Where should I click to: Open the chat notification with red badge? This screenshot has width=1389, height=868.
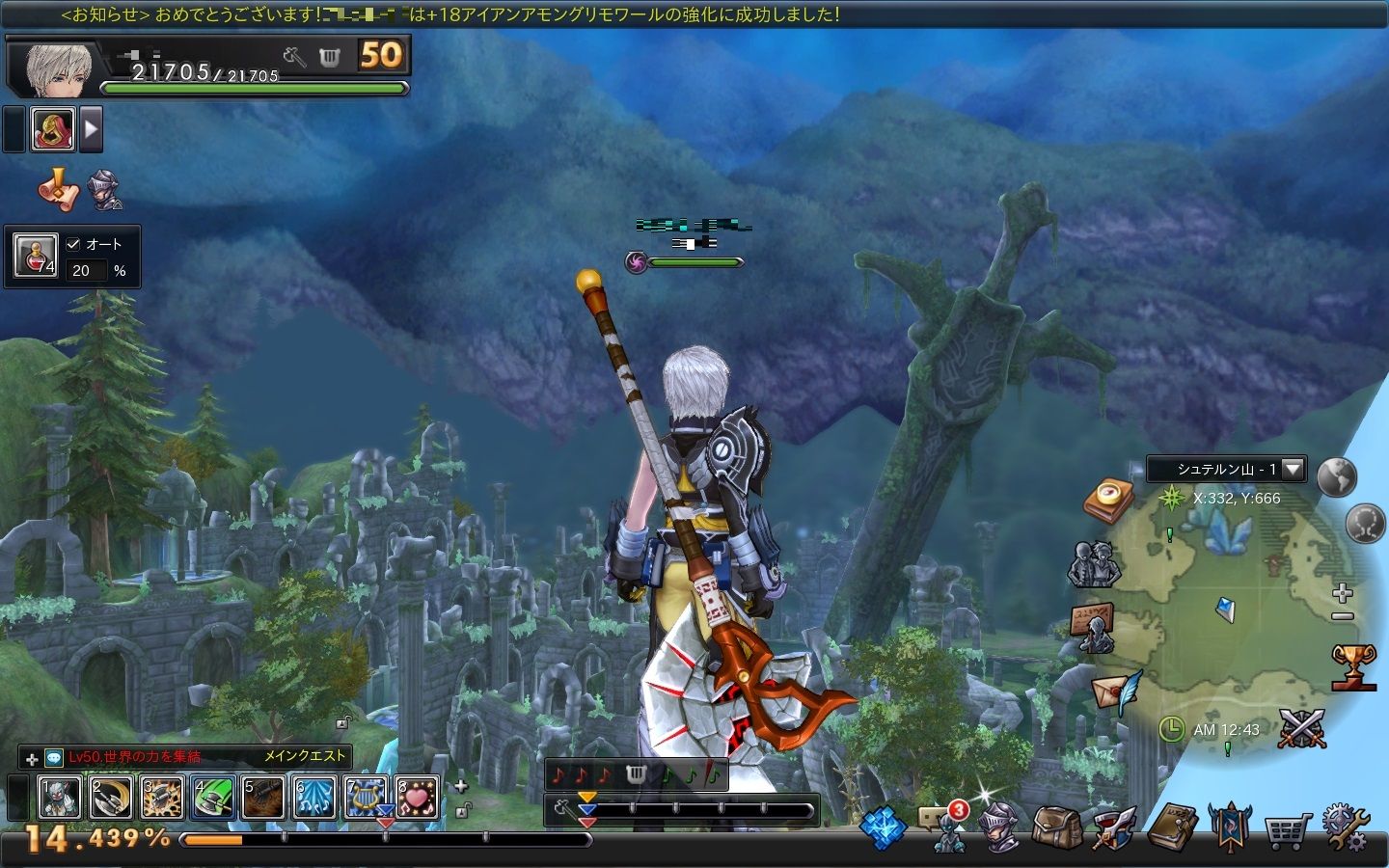[943, 825]
